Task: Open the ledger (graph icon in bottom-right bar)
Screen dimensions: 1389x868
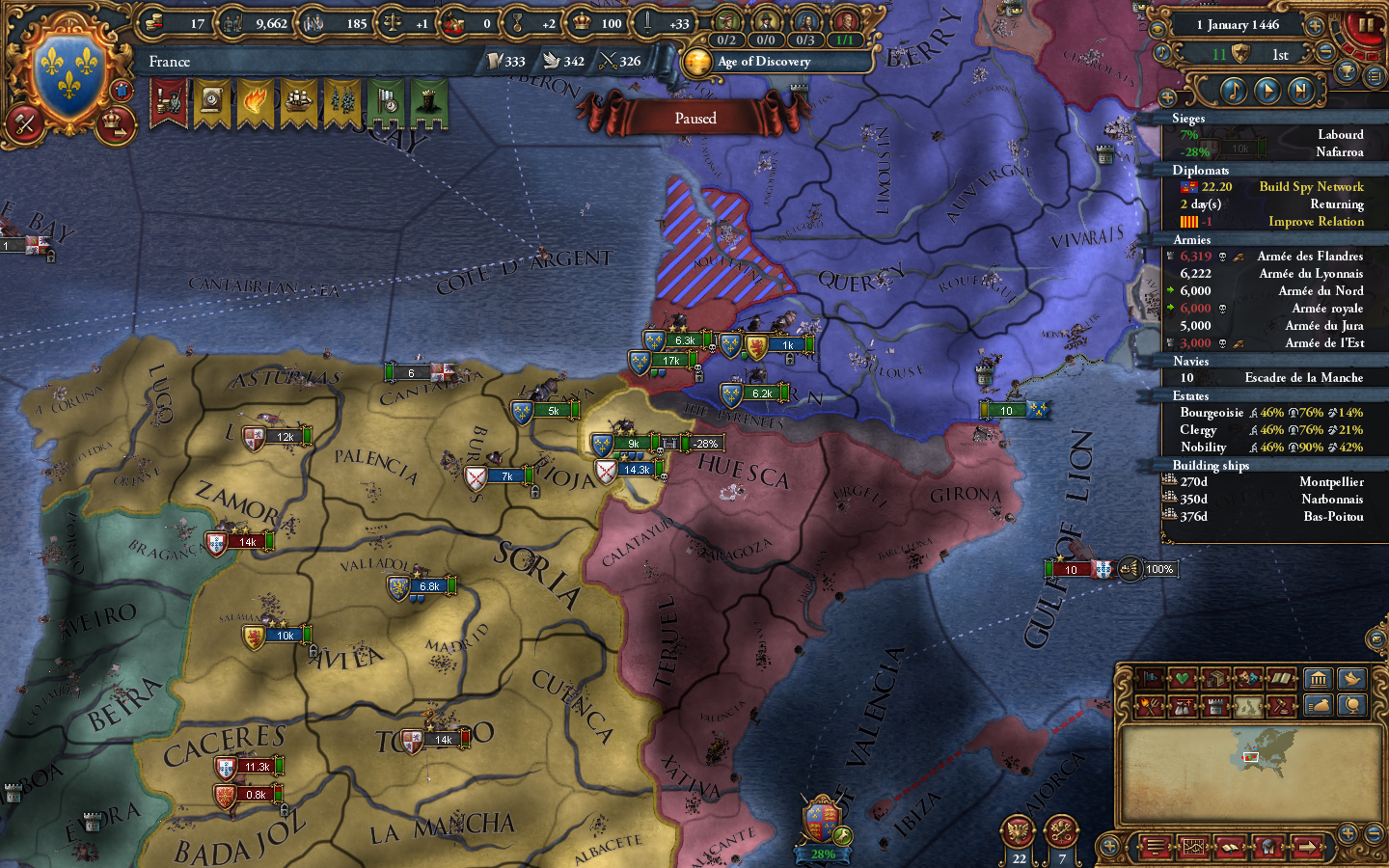Action: coord(1193,847)
